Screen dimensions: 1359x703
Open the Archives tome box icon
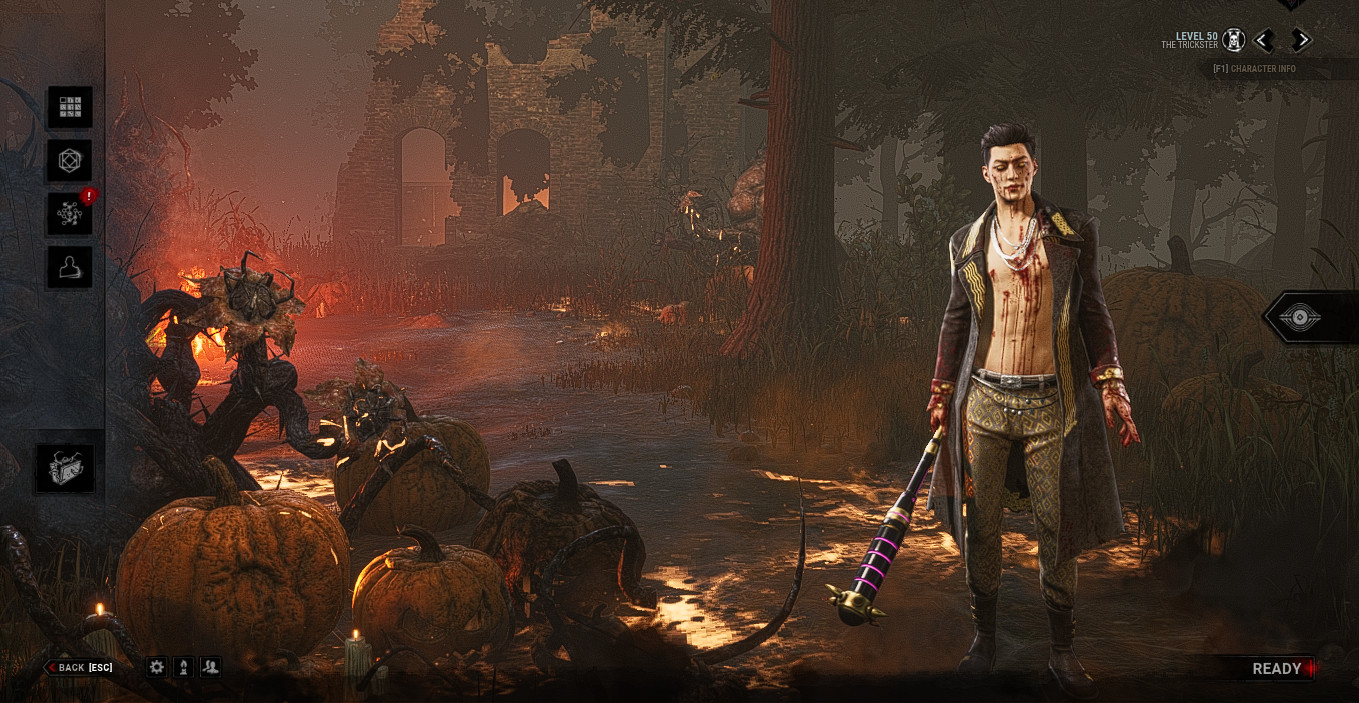point(66,468)
